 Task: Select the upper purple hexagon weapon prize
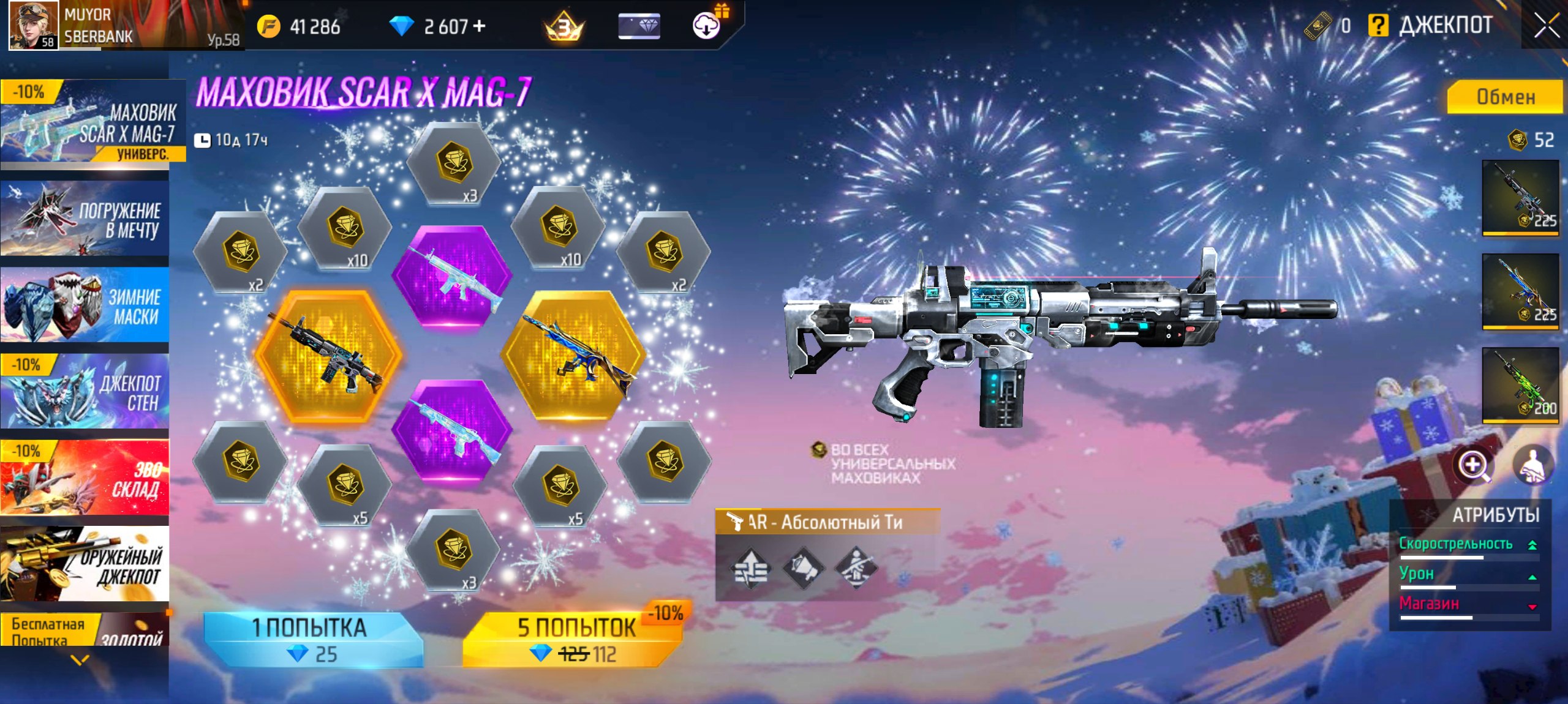(452, 277)
